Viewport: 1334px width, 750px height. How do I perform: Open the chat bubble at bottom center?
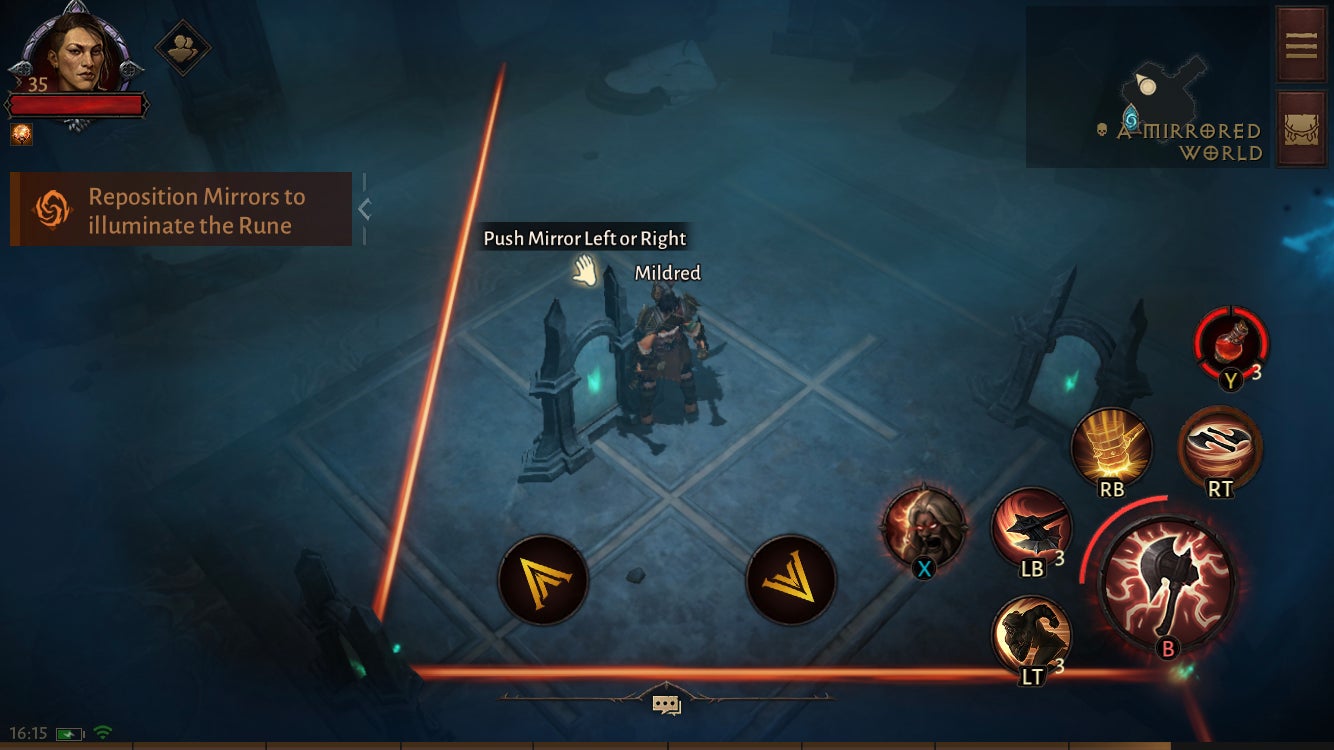coord(666,703)
